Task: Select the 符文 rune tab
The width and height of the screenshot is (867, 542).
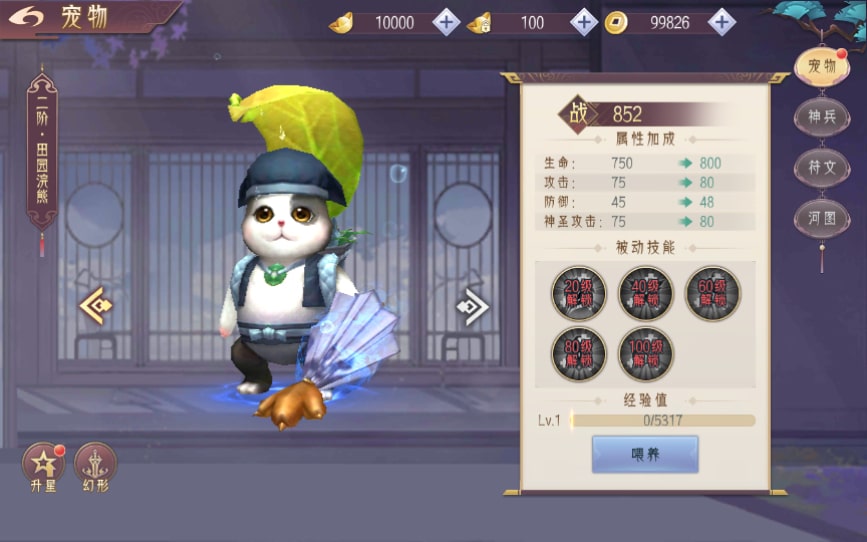Action: tap(822, 167)
